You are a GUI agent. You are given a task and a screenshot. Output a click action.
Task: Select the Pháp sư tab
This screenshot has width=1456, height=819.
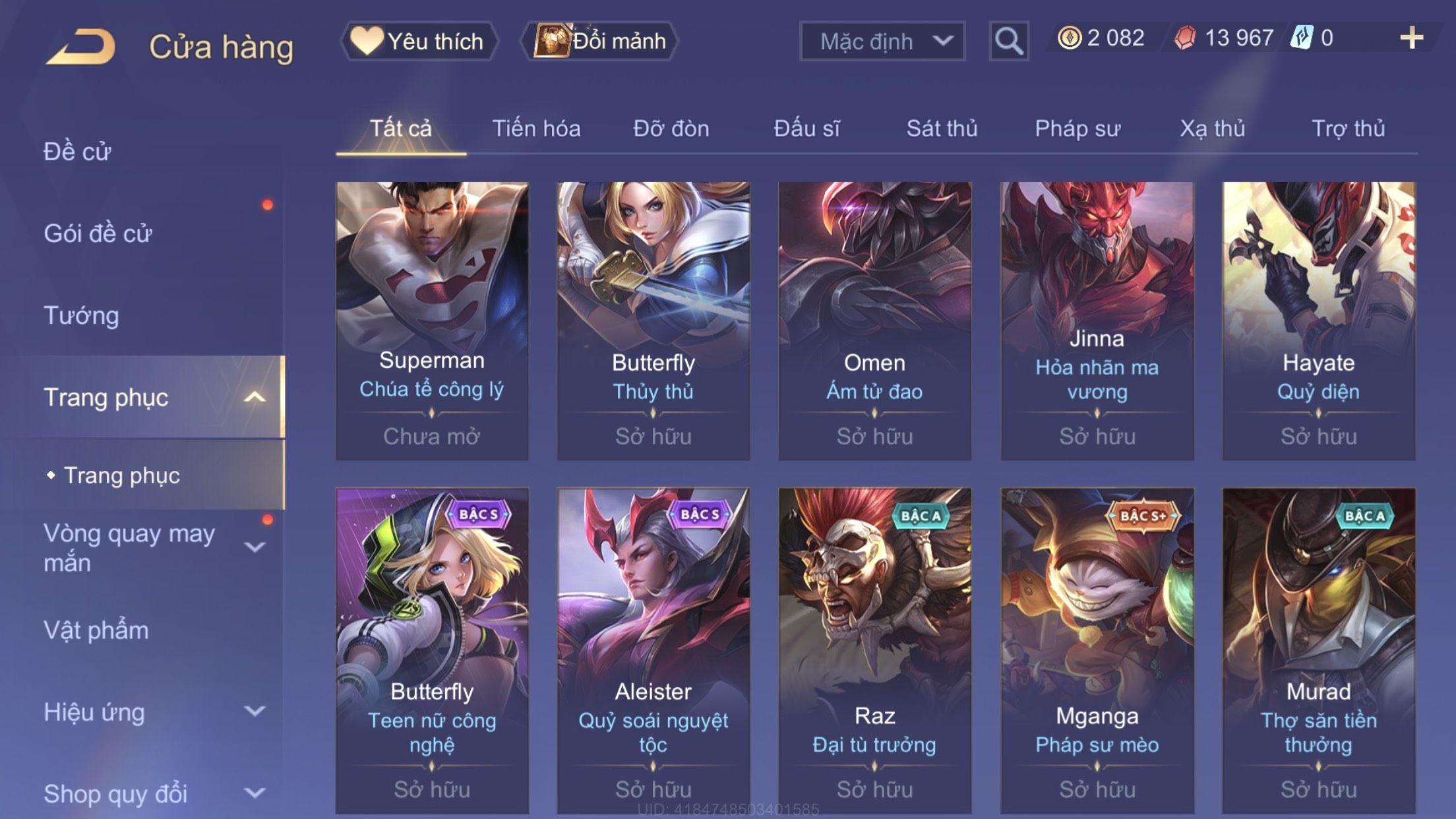[x=1077, y=129]
